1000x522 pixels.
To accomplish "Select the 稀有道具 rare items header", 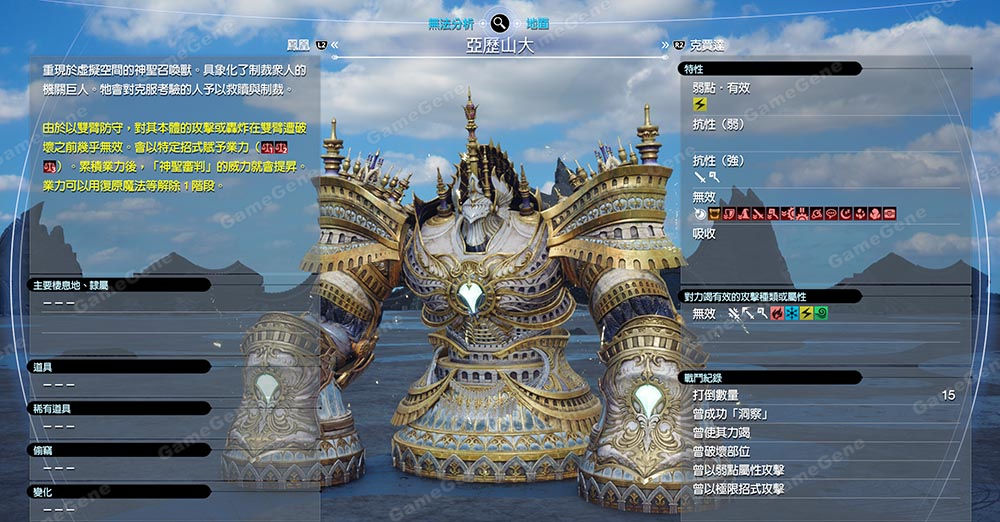I will (x=118, y=408).
